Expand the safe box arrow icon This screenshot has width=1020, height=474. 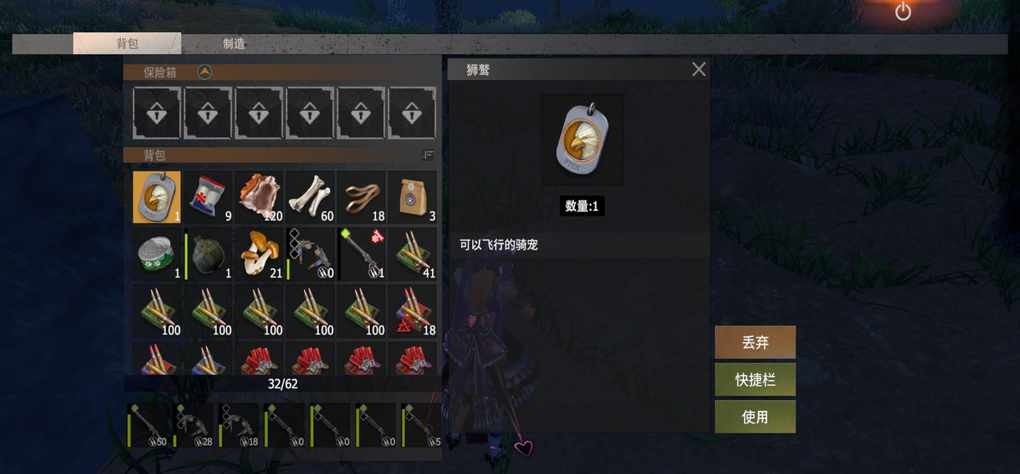pos(204,72)
